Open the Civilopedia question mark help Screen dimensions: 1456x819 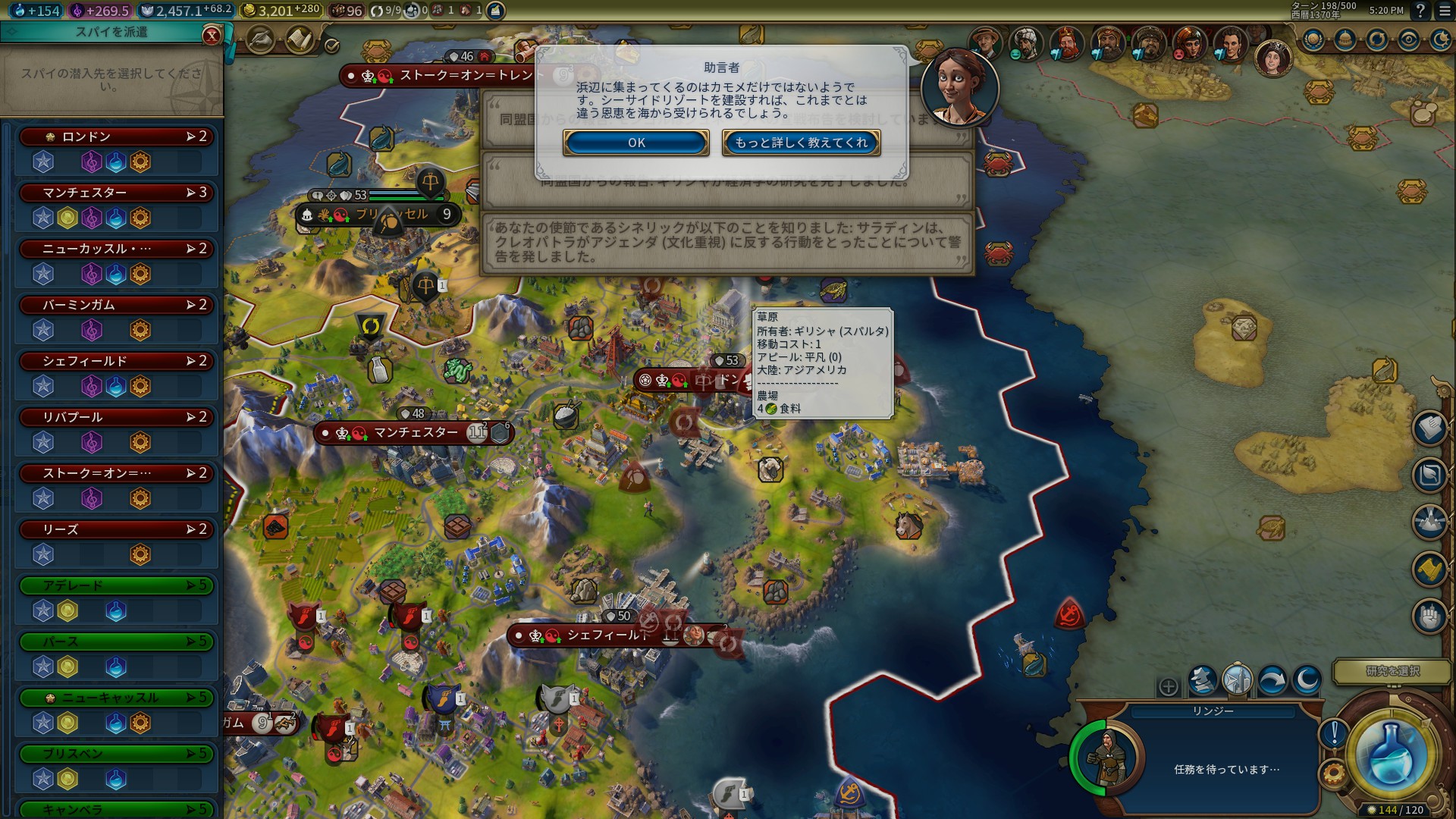(x=1420, y=11)
